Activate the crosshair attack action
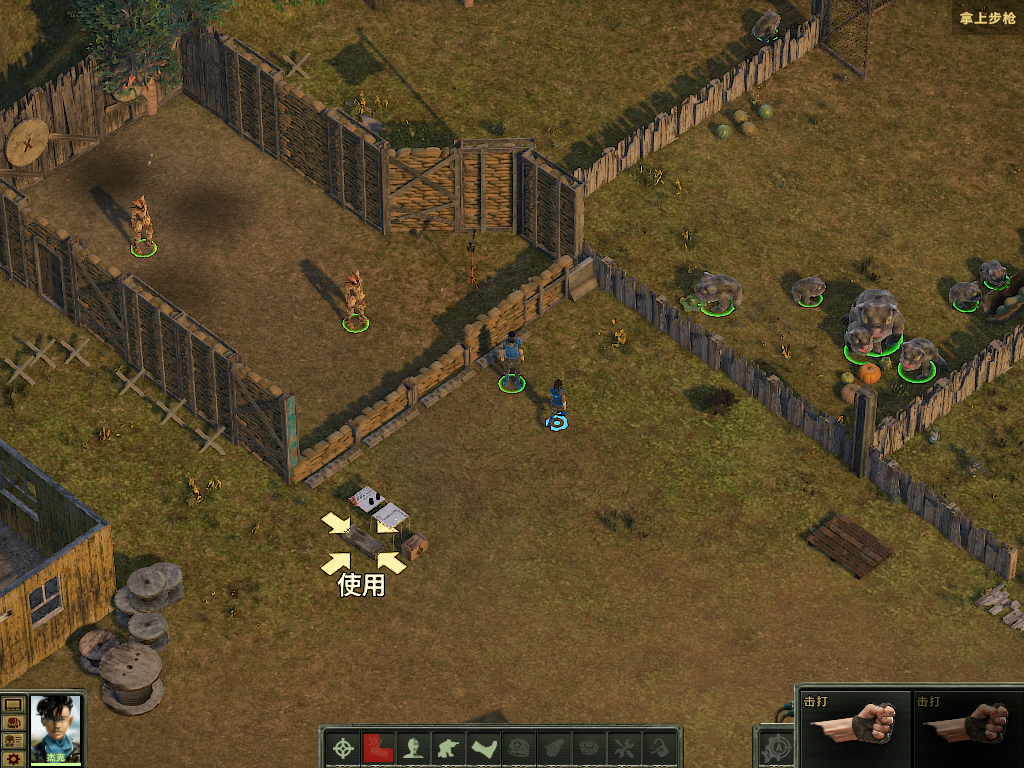This screenshot has width=1024, height=768. (x=344, y=748)
